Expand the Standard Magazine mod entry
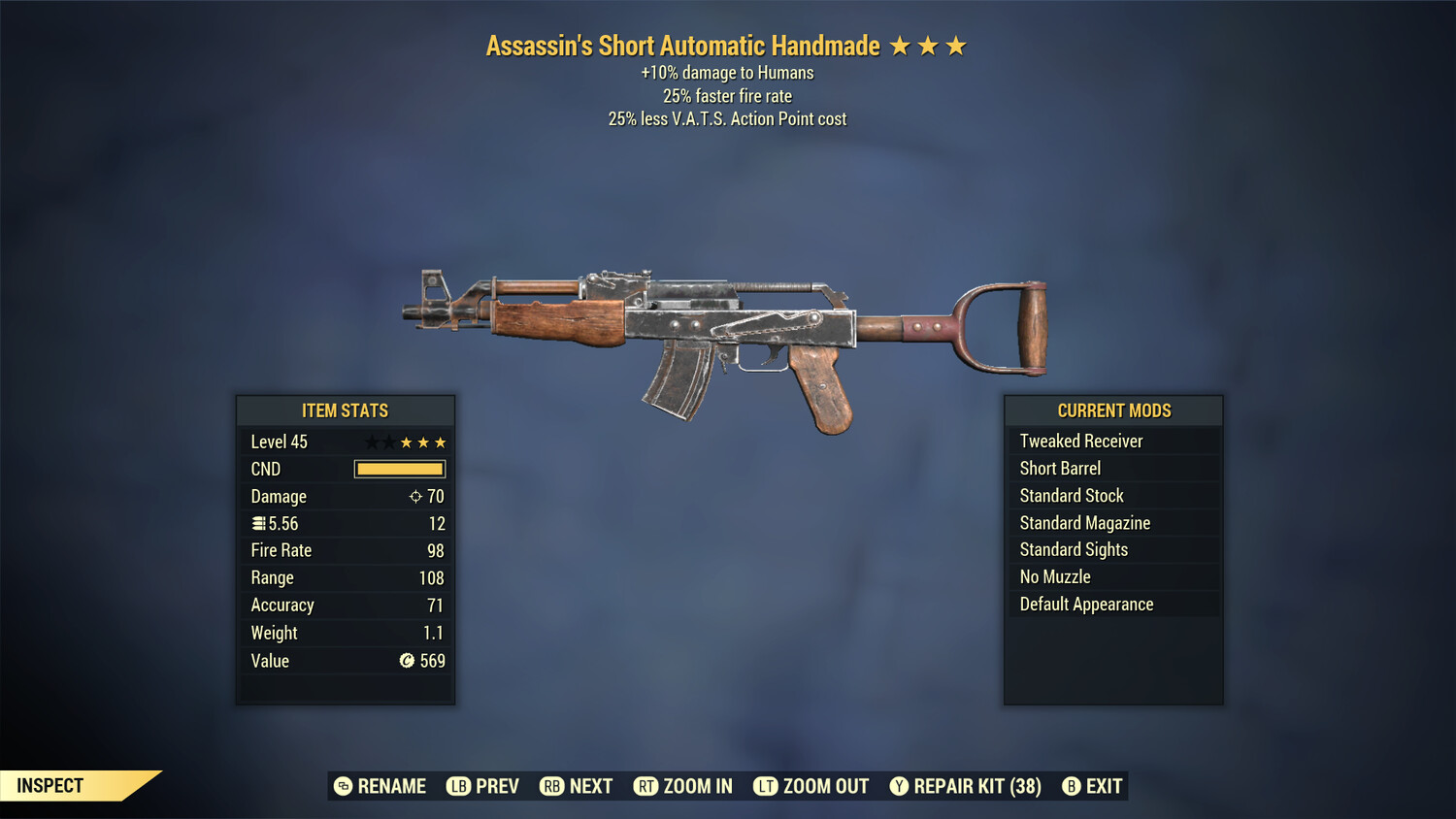Viewport: 1456px width, 819px height. pos(1084,522)
